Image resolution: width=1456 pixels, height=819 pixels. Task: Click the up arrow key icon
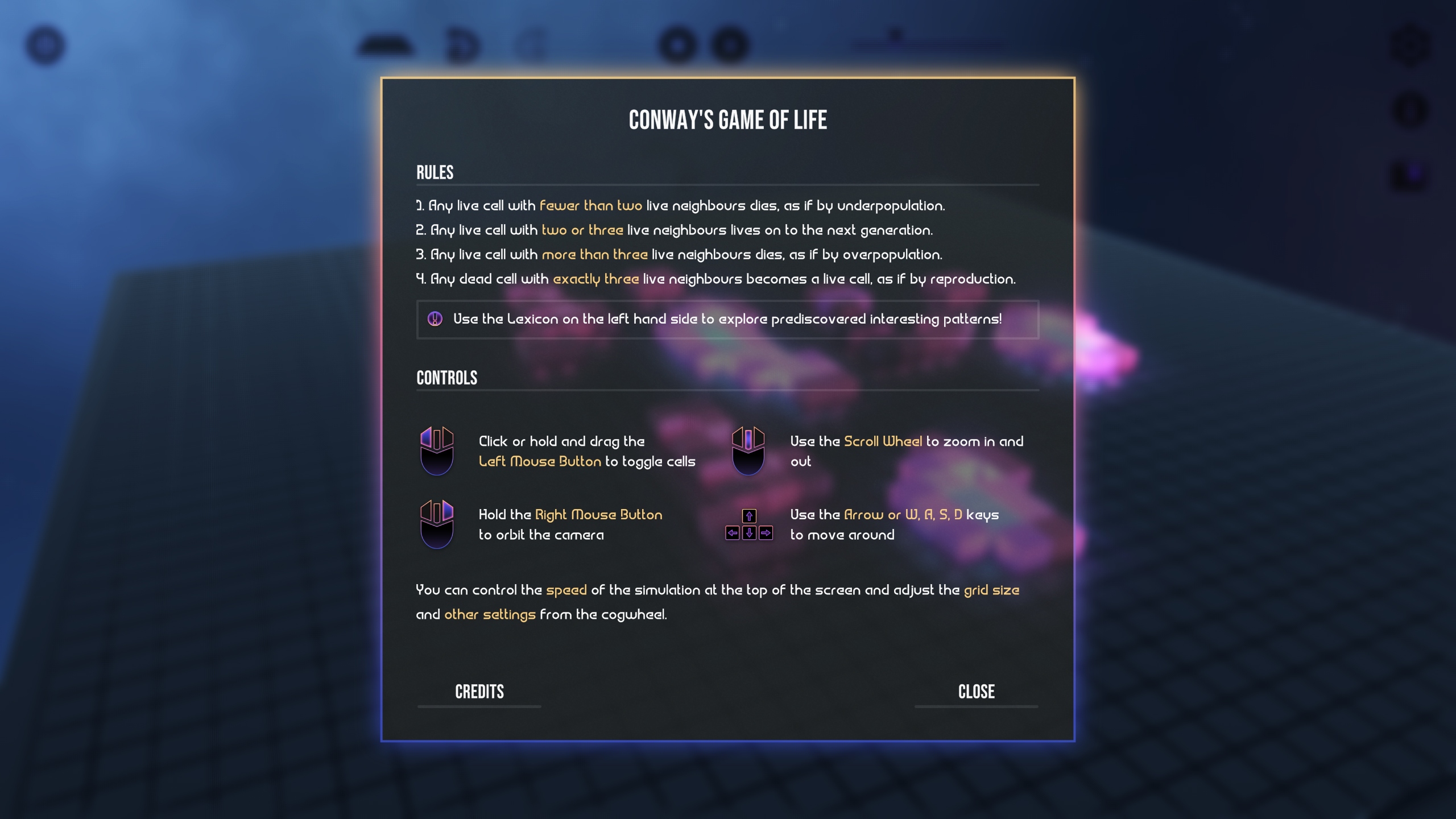(x=749, y=516)
